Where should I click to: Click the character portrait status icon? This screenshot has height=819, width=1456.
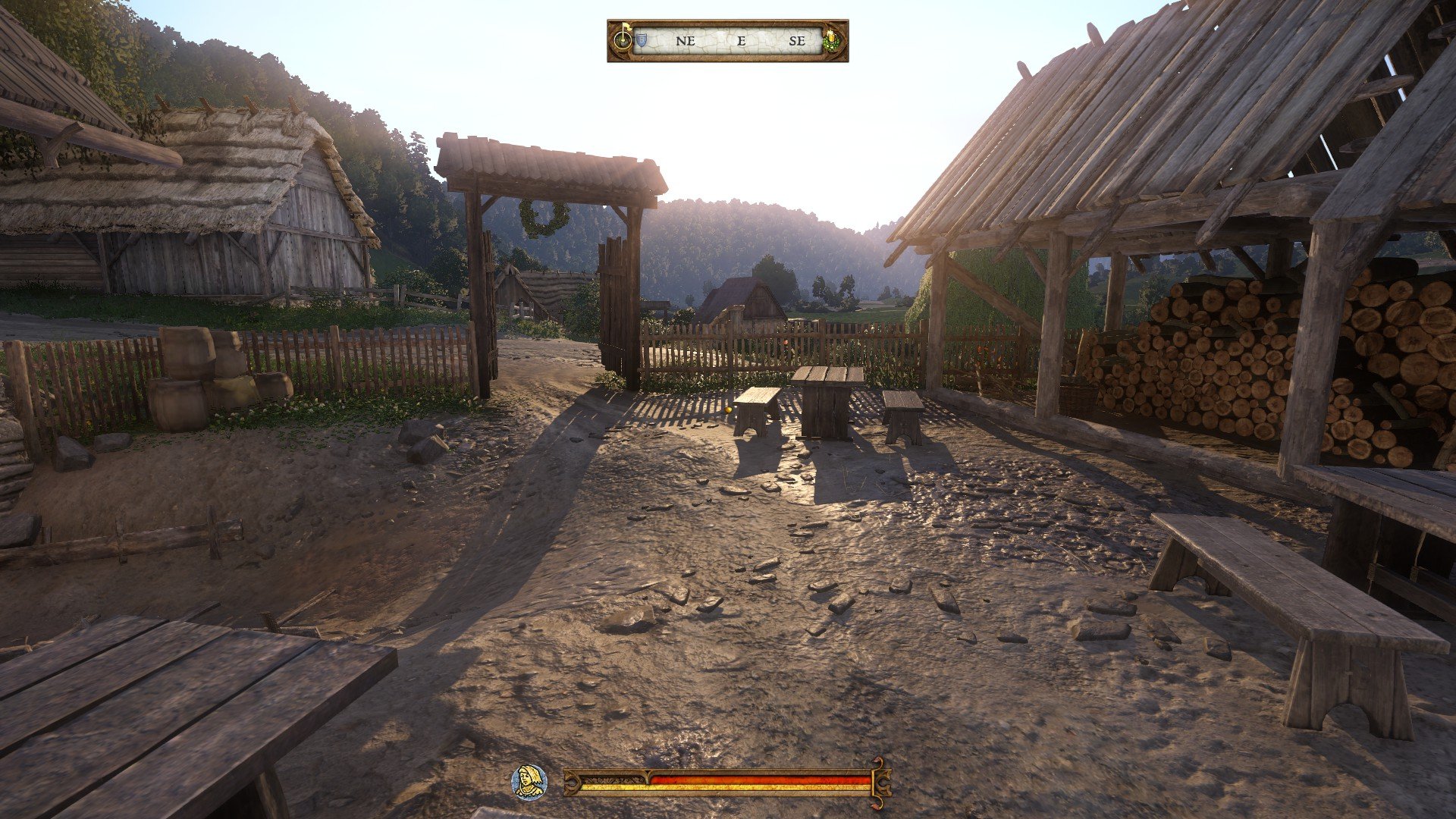pyautogui.click(x=529, y=781)
